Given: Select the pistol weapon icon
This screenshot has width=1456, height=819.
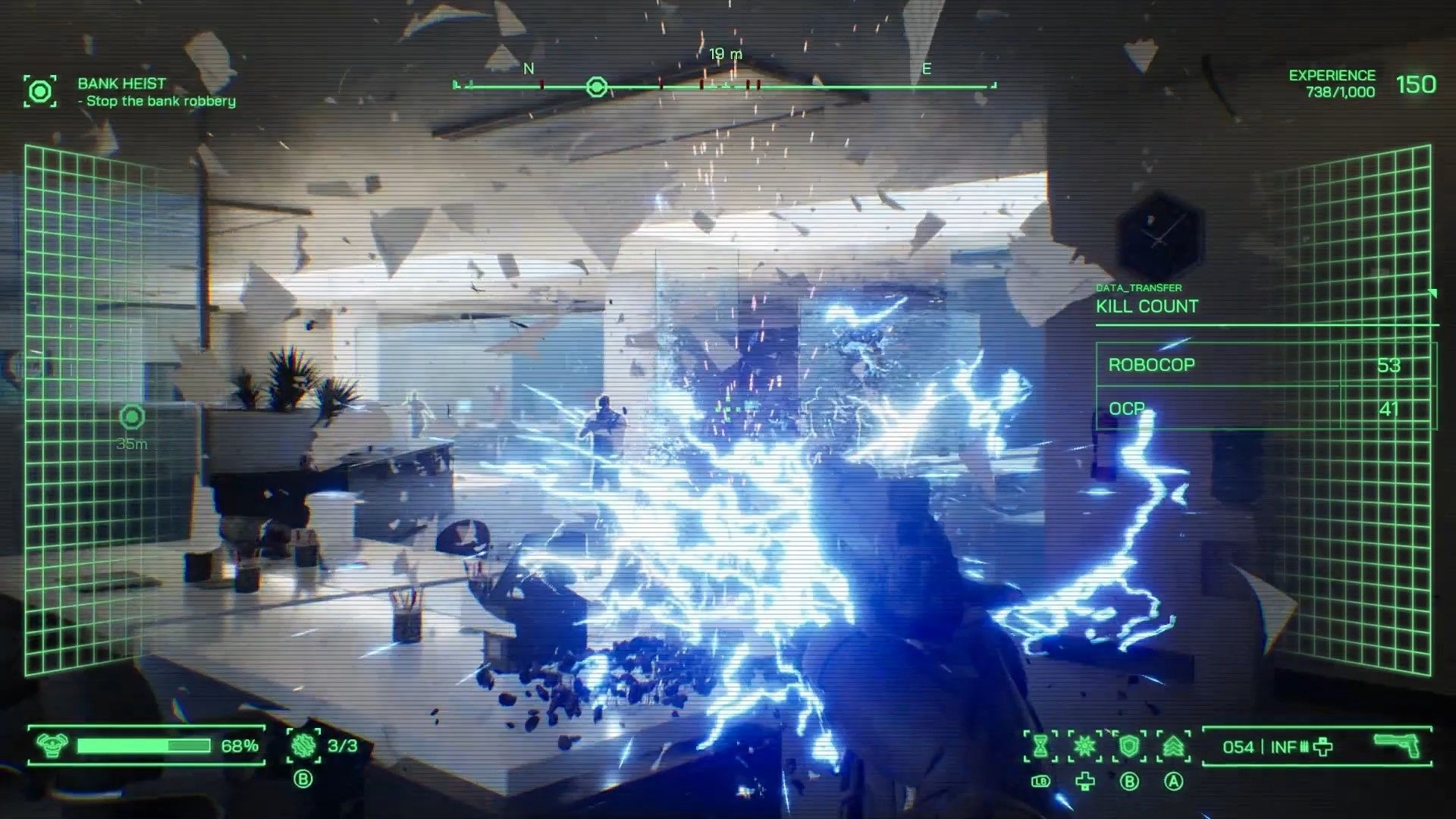Looking at the screenshot, I should tap(1395, 746).
